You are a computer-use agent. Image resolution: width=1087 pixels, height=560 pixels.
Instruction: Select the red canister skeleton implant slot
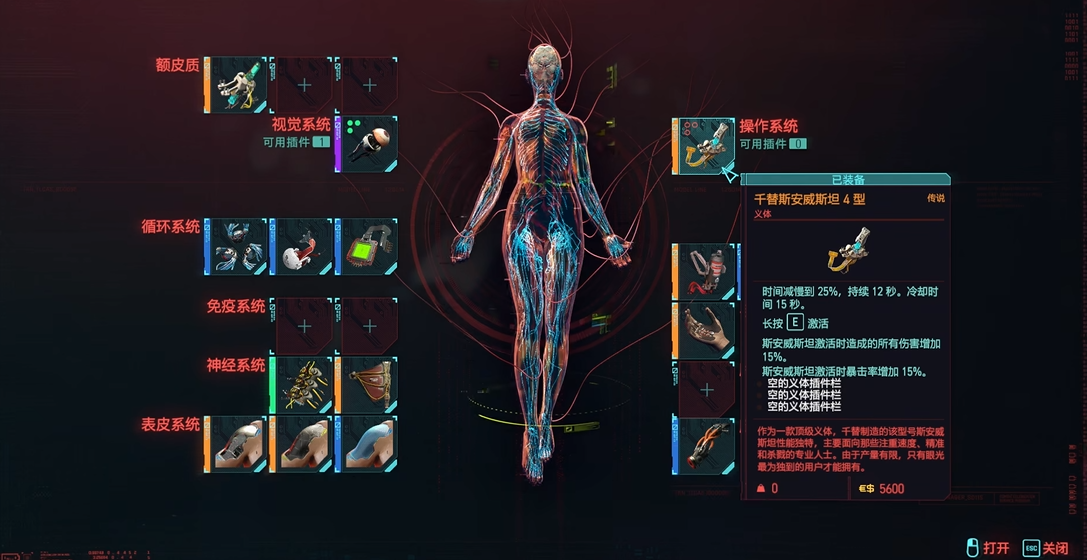pyautogui.click(x=707, y=271)
